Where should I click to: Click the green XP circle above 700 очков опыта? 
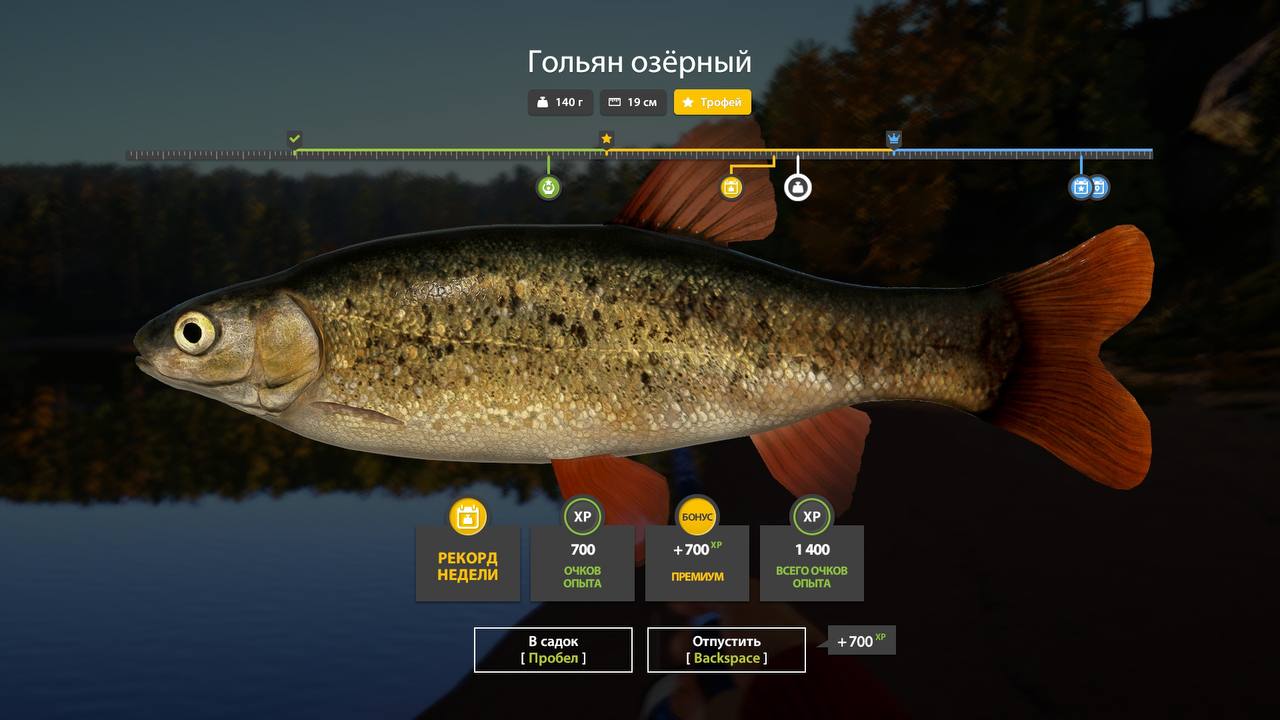click(x=582, y=516)
